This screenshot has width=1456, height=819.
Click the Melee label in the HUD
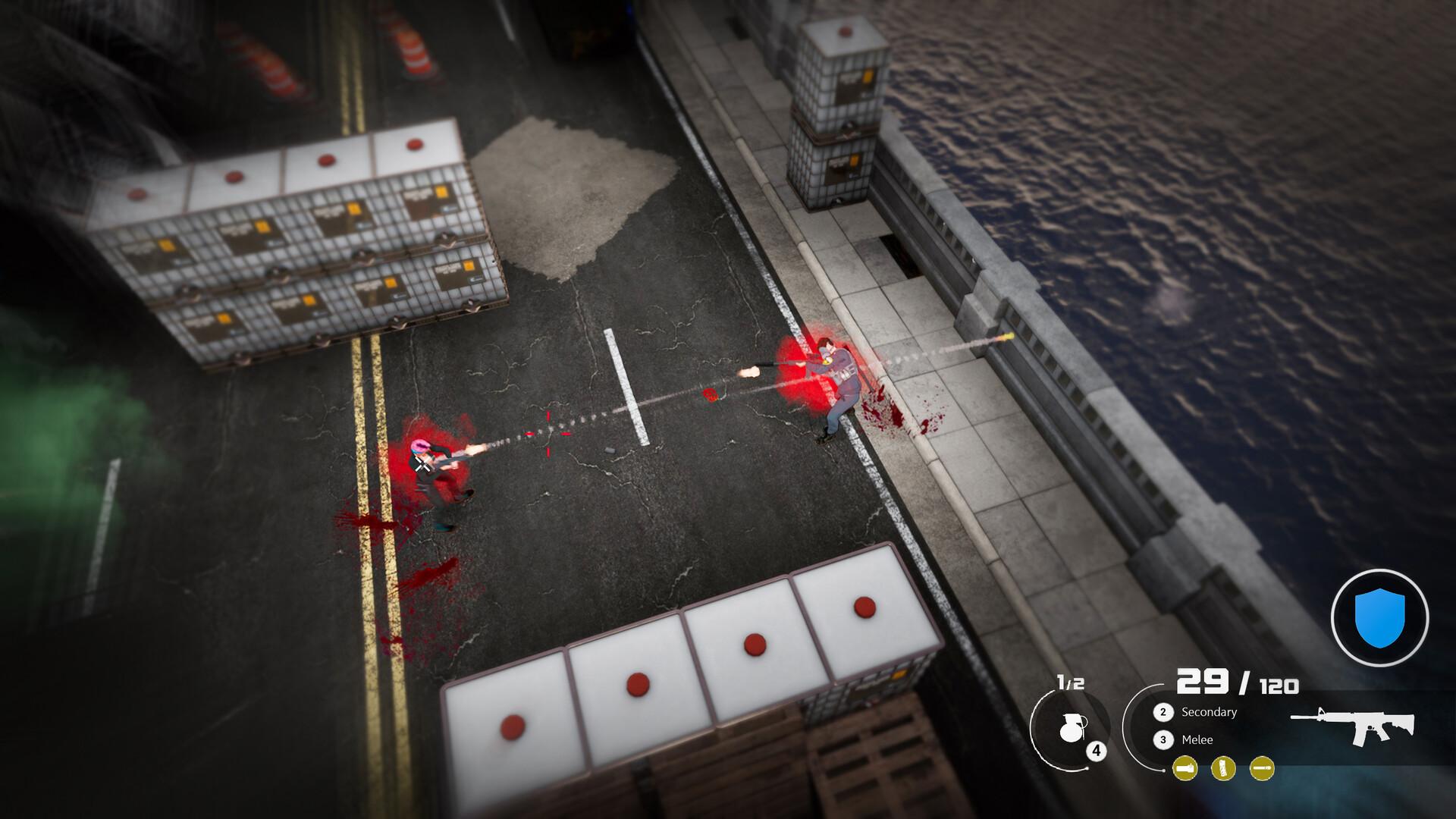[x=1197, y=739]
